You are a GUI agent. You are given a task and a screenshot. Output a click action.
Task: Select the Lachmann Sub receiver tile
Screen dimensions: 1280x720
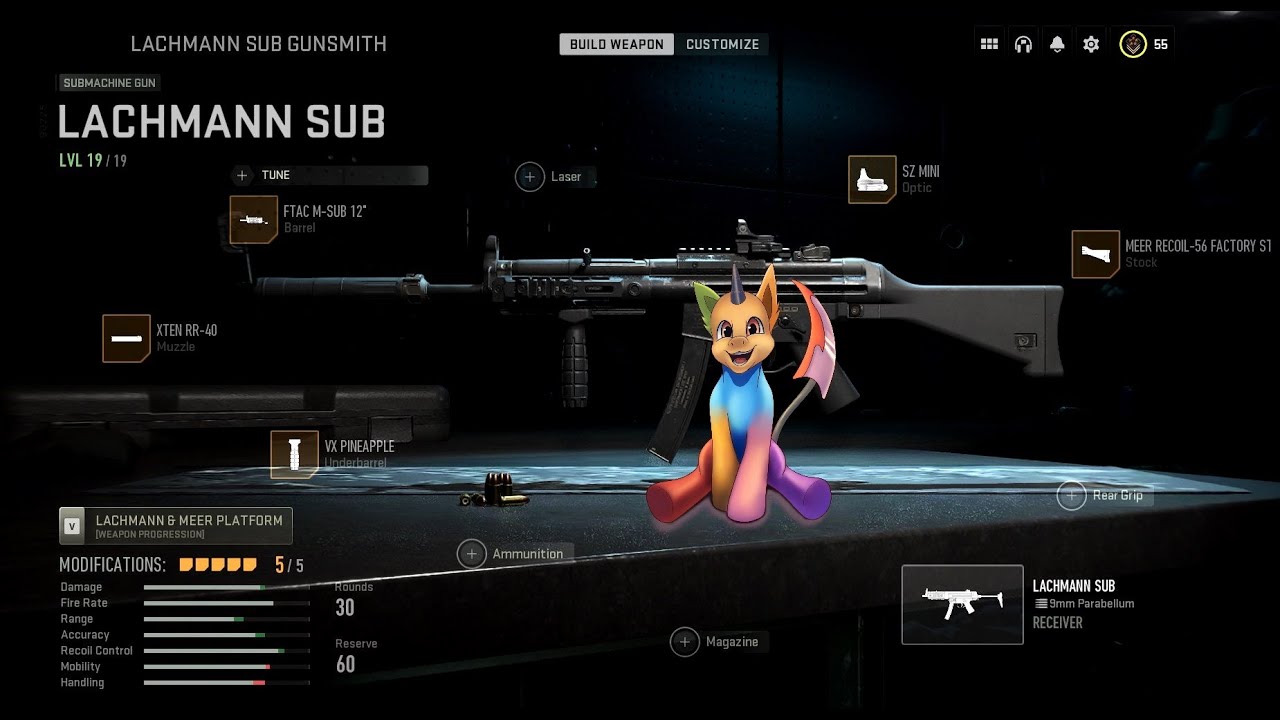point(962,604)
